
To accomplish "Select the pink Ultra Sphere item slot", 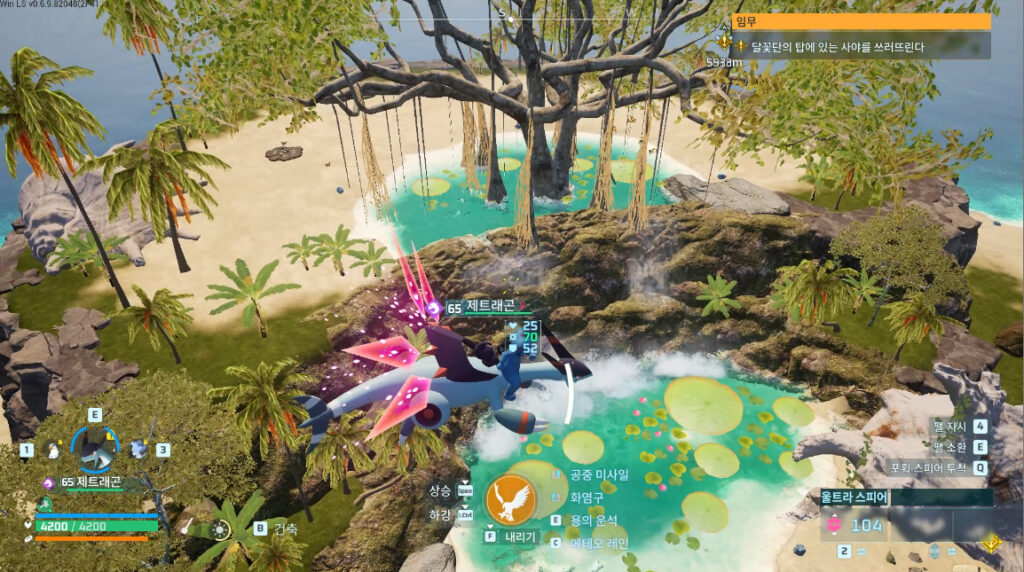I will (833, 525).
